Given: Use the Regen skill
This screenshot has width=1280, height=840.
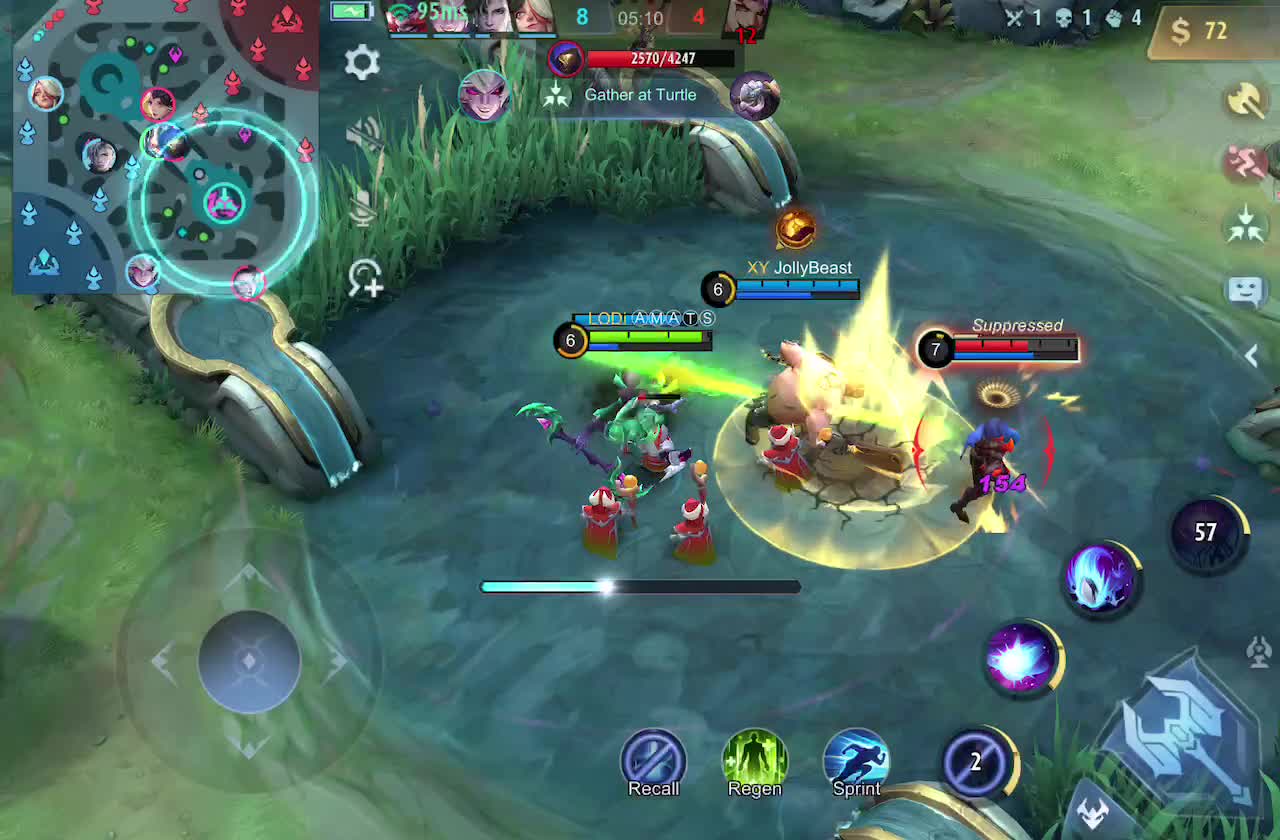Looking at the screenshot, I should [x=754, y=762].
